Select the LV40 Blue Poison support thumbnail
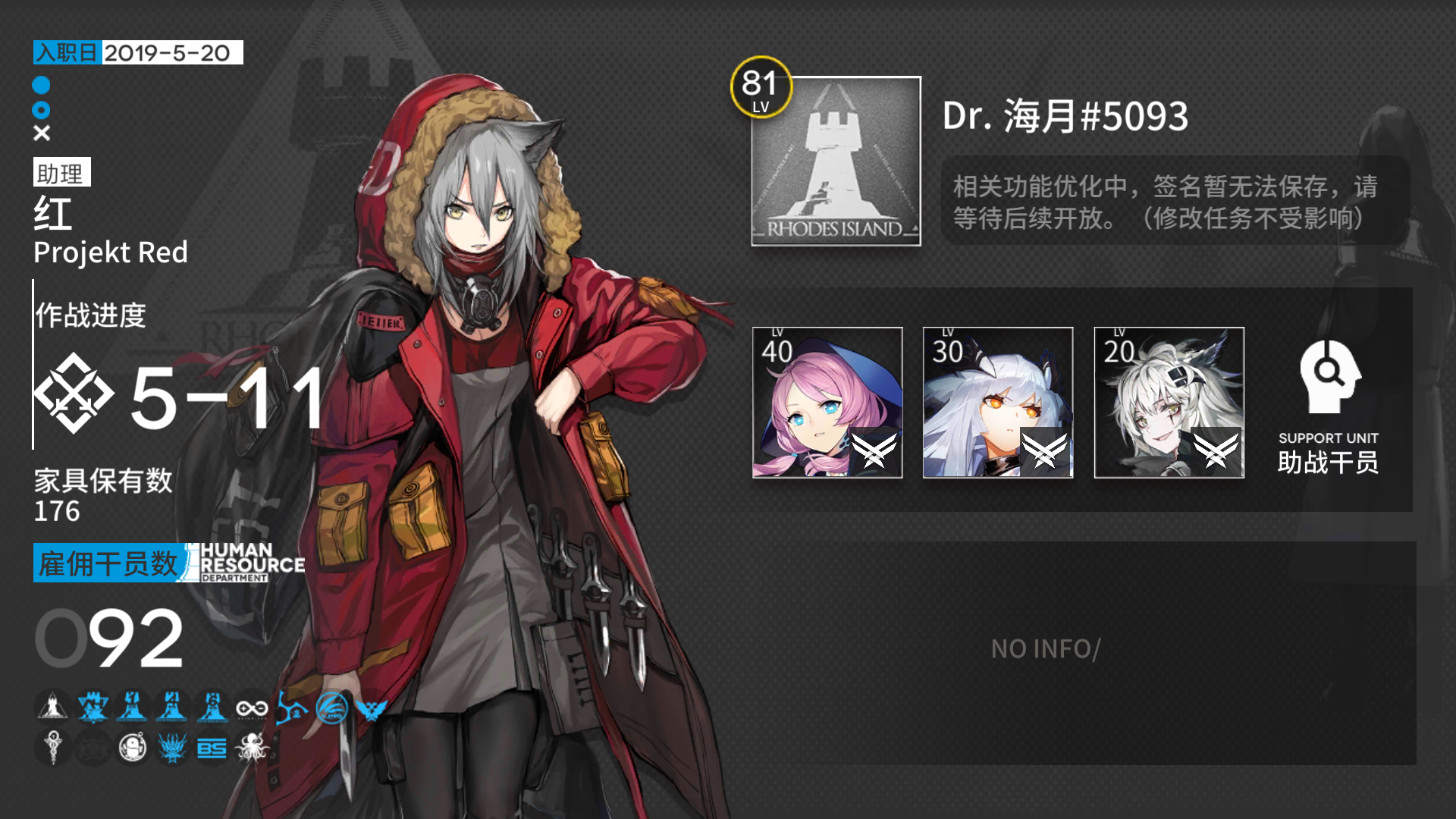The height and width of the screenshot is (819, 1456). 827,403
